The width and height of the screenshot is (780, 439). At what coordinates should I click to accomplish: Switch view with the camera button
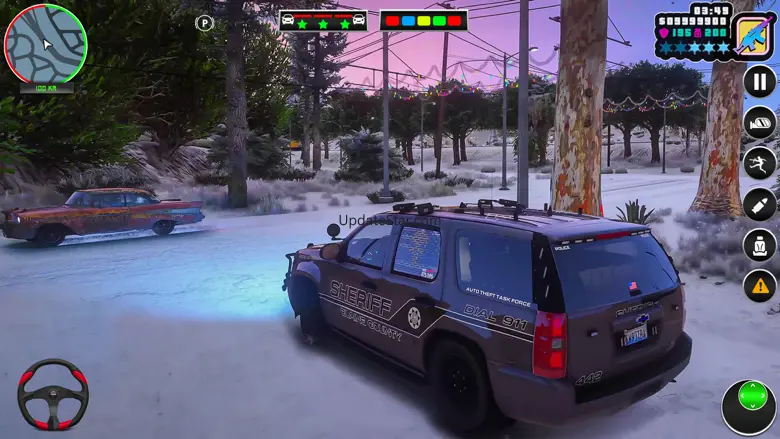point(759,122)
